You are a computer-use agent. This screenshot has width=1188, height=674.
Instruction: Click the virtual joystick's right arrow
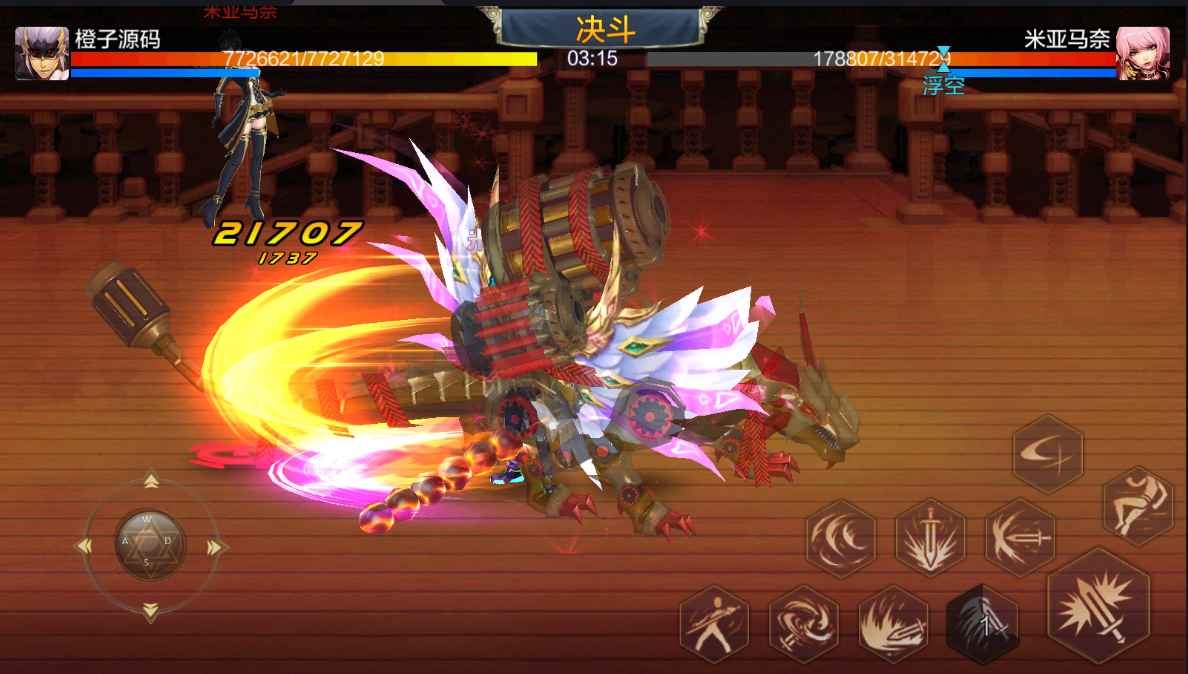point(215,546)
